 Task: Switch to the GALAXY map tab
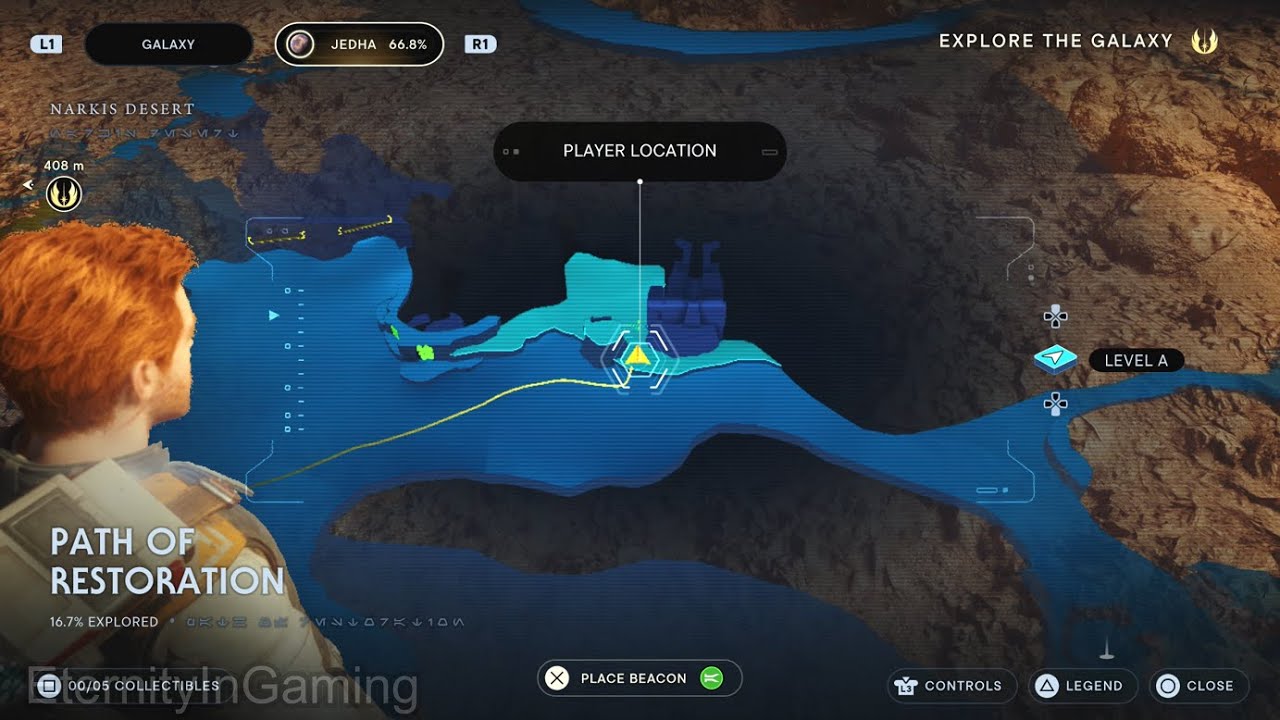pyautogui.click(x=168, y=43)
